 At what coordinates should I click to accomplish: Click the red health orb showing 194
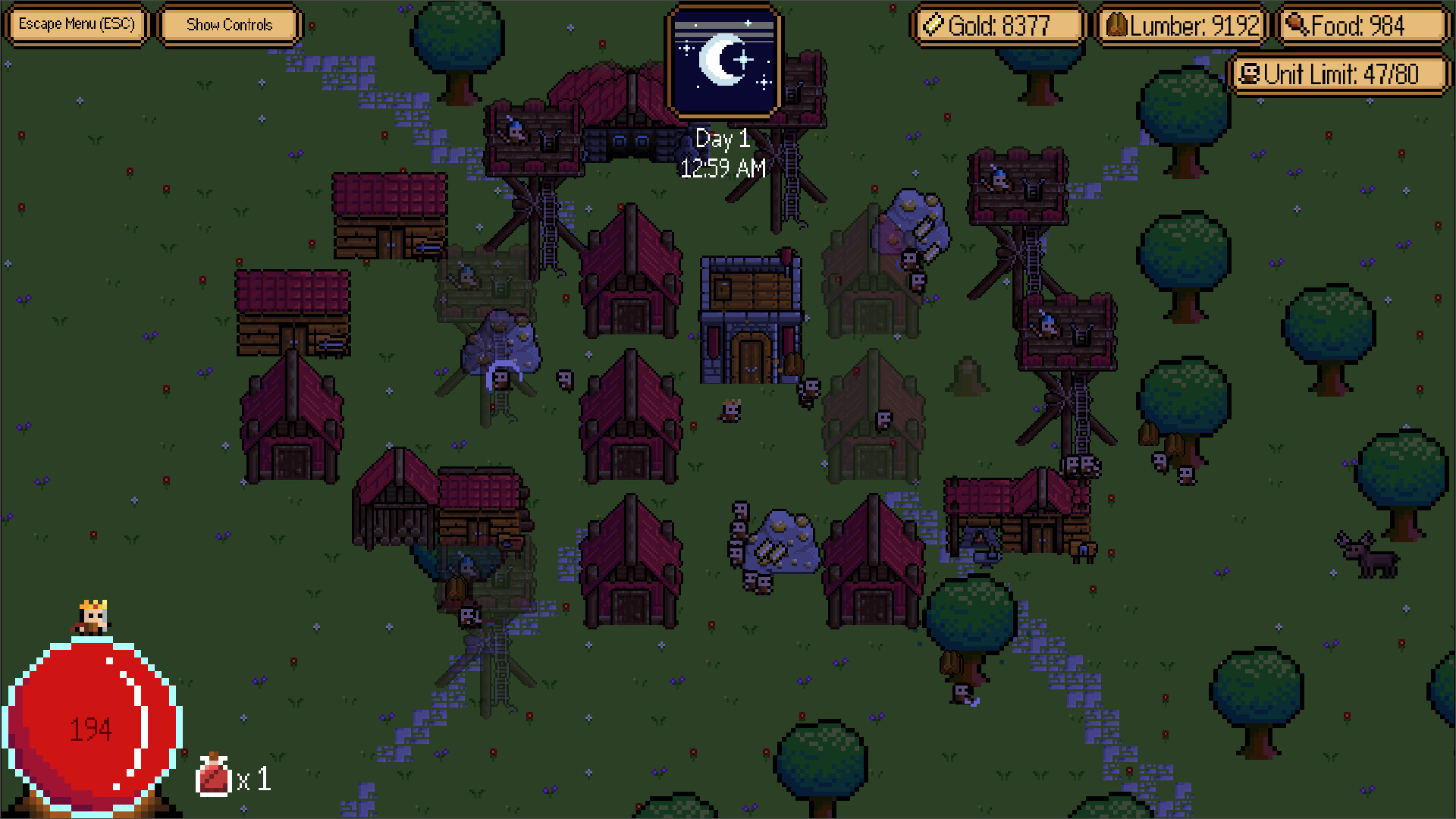click(x=91, y=728)
